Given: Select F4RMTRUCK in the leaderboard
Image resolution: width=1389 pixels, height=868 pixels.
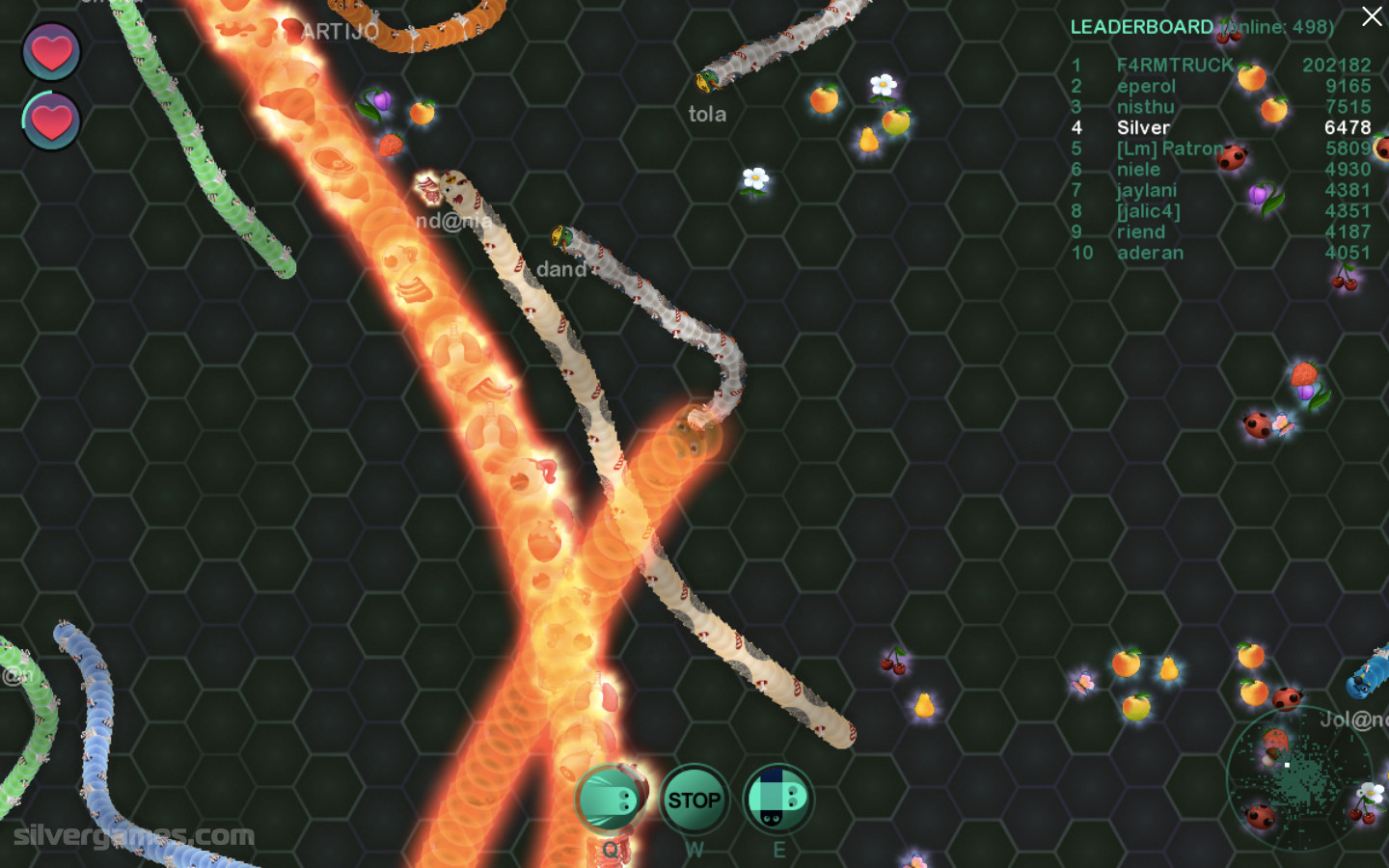Looking at the screenshot, I should (x=1174, y=65).
